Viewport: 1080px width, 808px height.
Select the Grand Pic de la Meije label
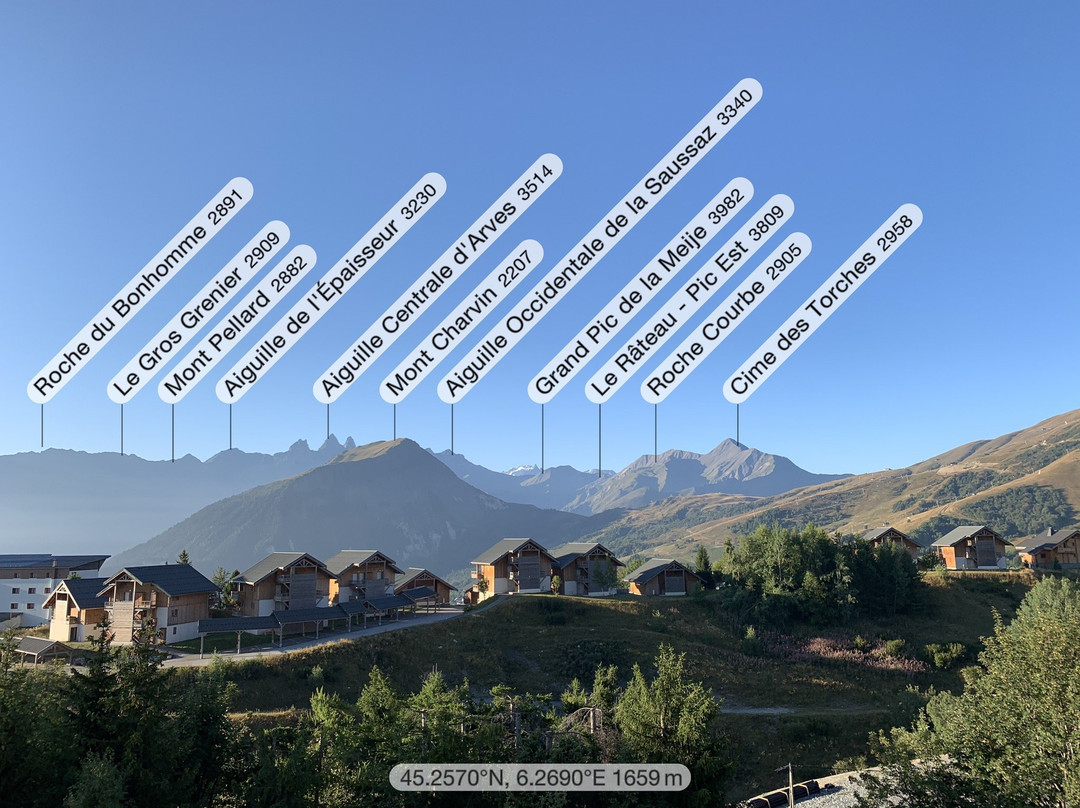(x=641, y=290)
